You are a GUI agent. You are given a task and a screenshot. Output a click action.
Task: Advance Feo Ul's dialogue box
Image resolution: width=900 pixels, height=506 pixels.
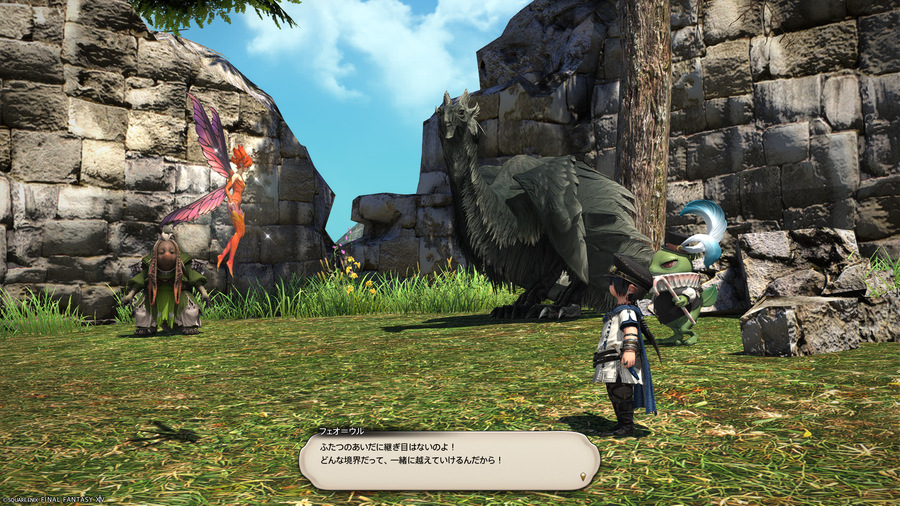point(449,460)
